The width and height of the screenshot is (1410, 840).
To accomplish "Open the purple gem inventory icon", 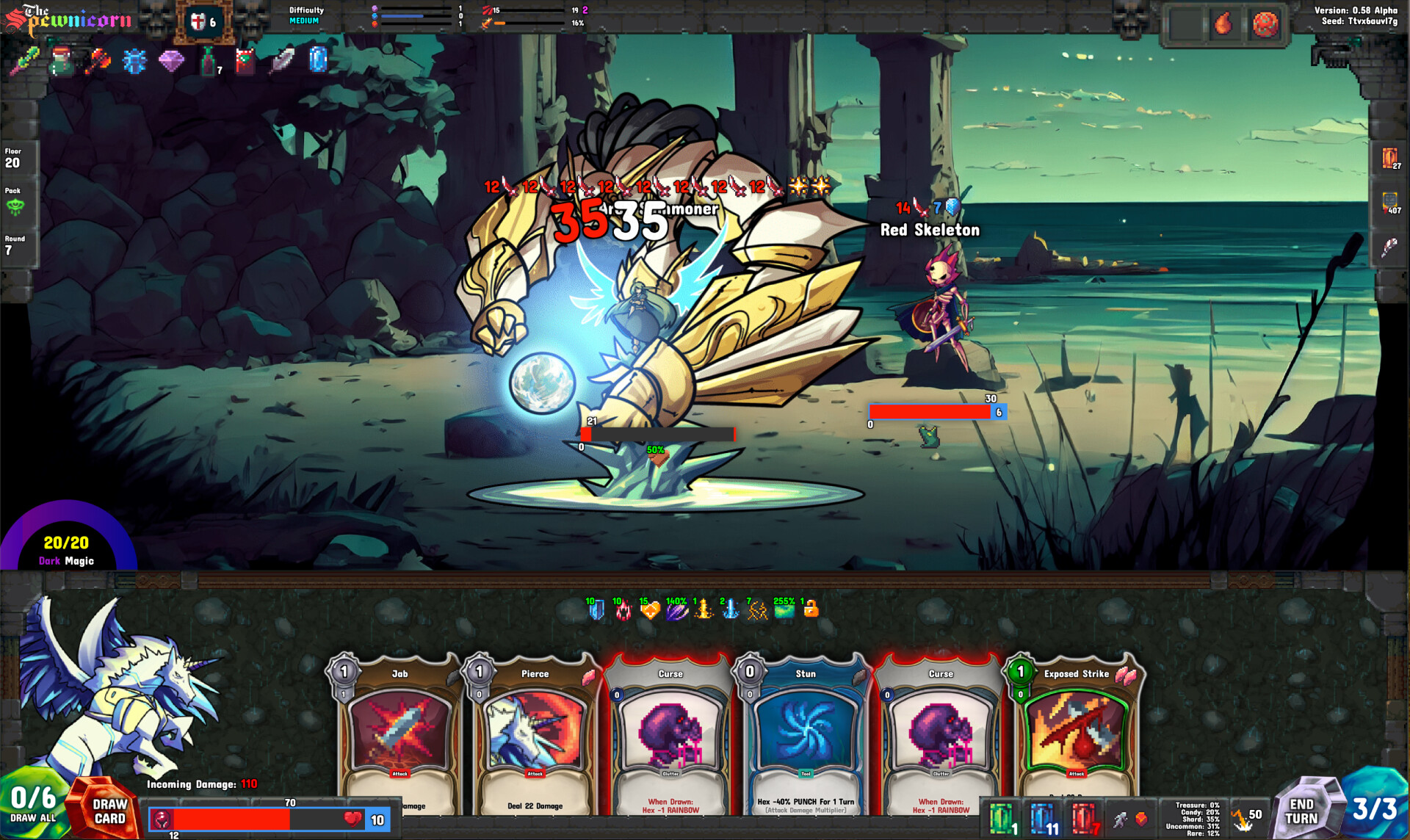I will pos(170,60).
